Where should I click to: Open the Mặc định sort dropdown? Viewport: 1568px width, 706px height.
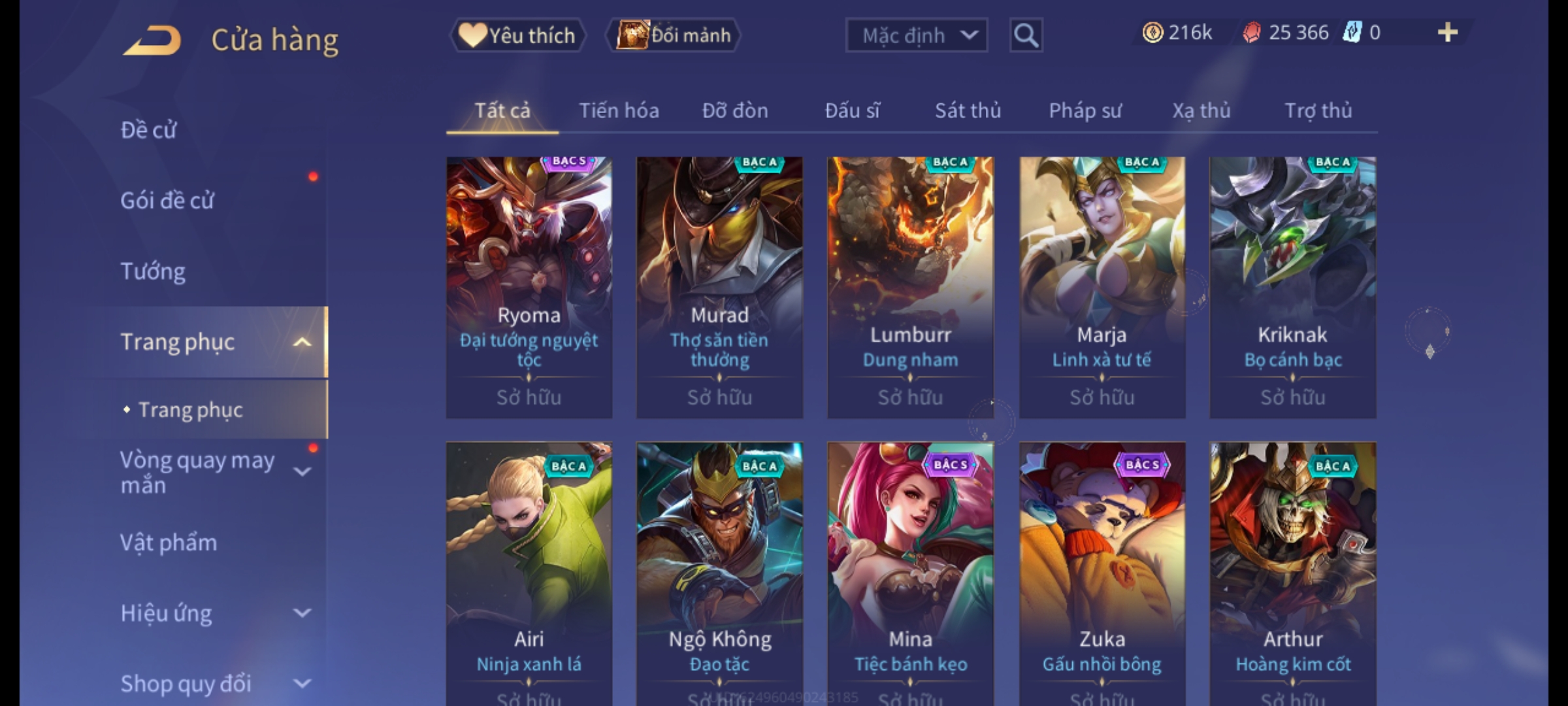916,35
